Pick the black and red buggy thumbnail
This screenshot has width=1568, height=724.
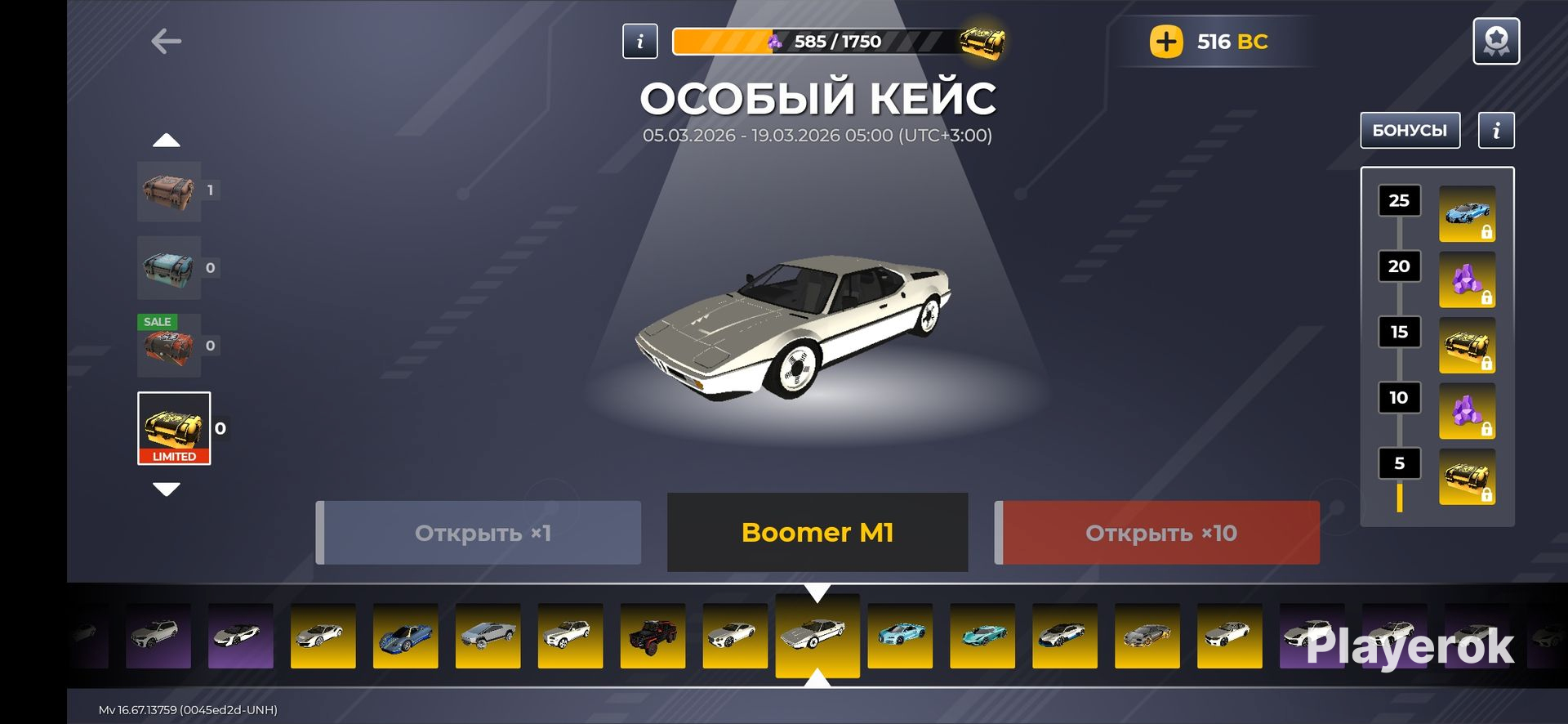[653, 636]
